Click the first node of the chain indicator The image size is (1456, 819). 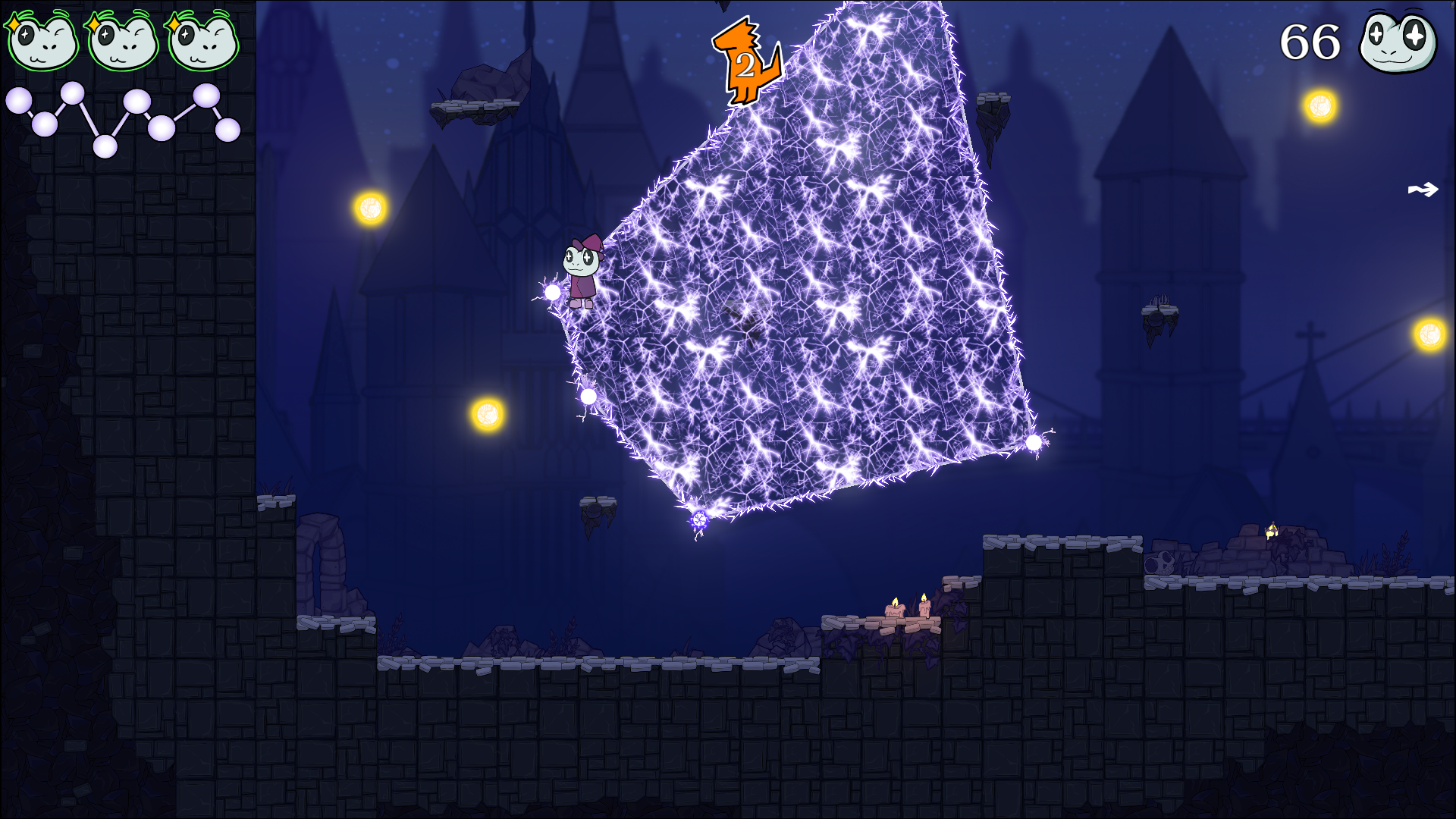(x=19, y=99)
